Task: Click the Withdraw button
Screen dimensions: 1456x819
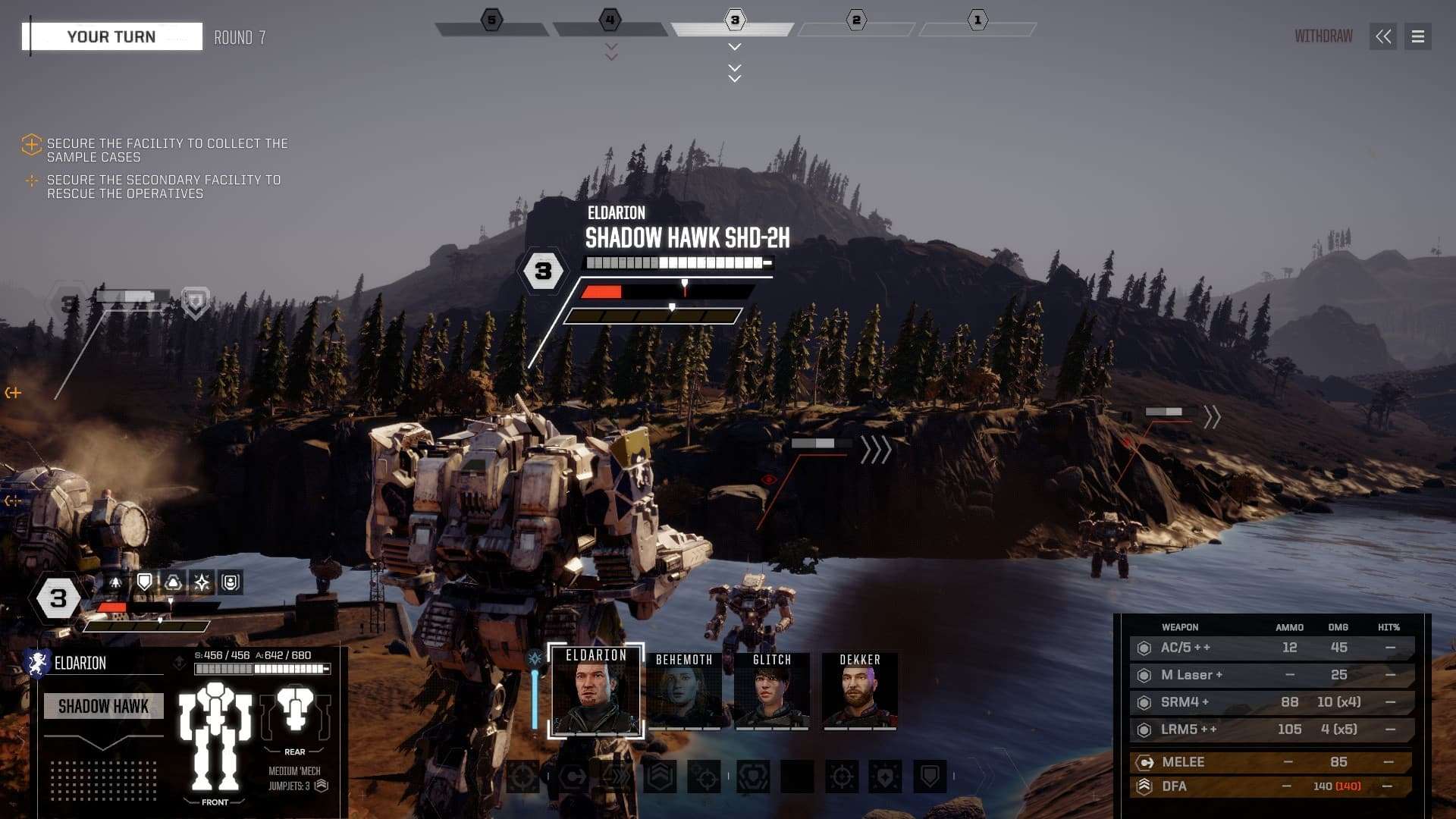Action: 1323,36
